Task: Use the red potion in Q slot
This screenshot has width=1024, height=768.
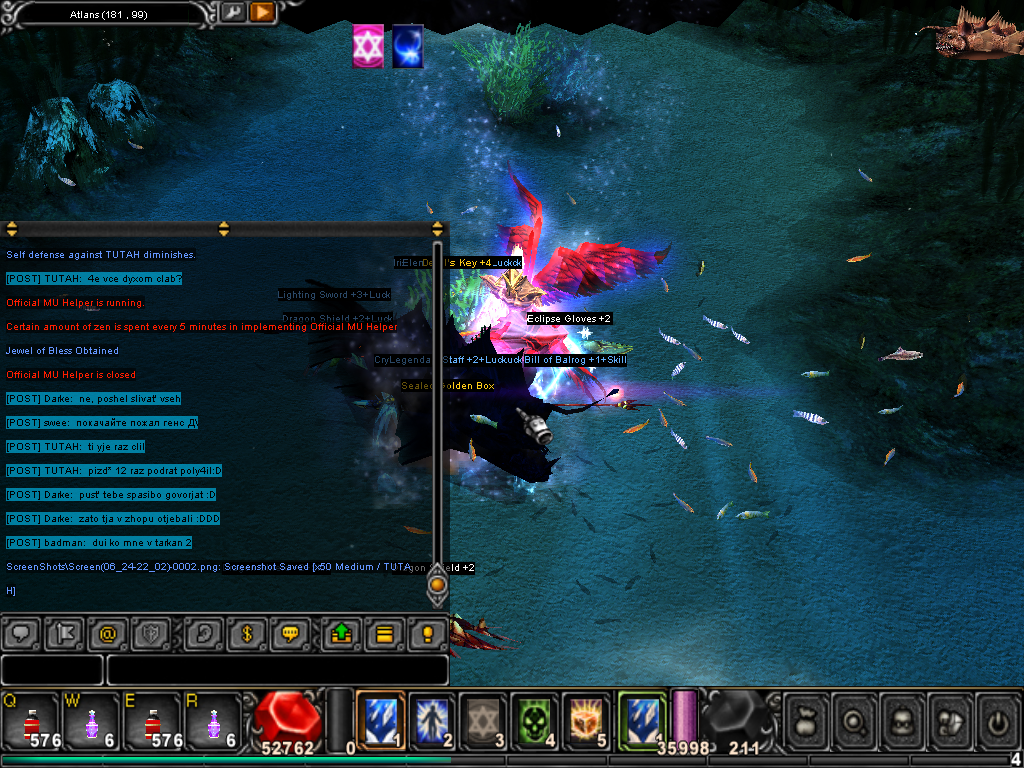Action: pyautogui.click(x=30, y=720)
